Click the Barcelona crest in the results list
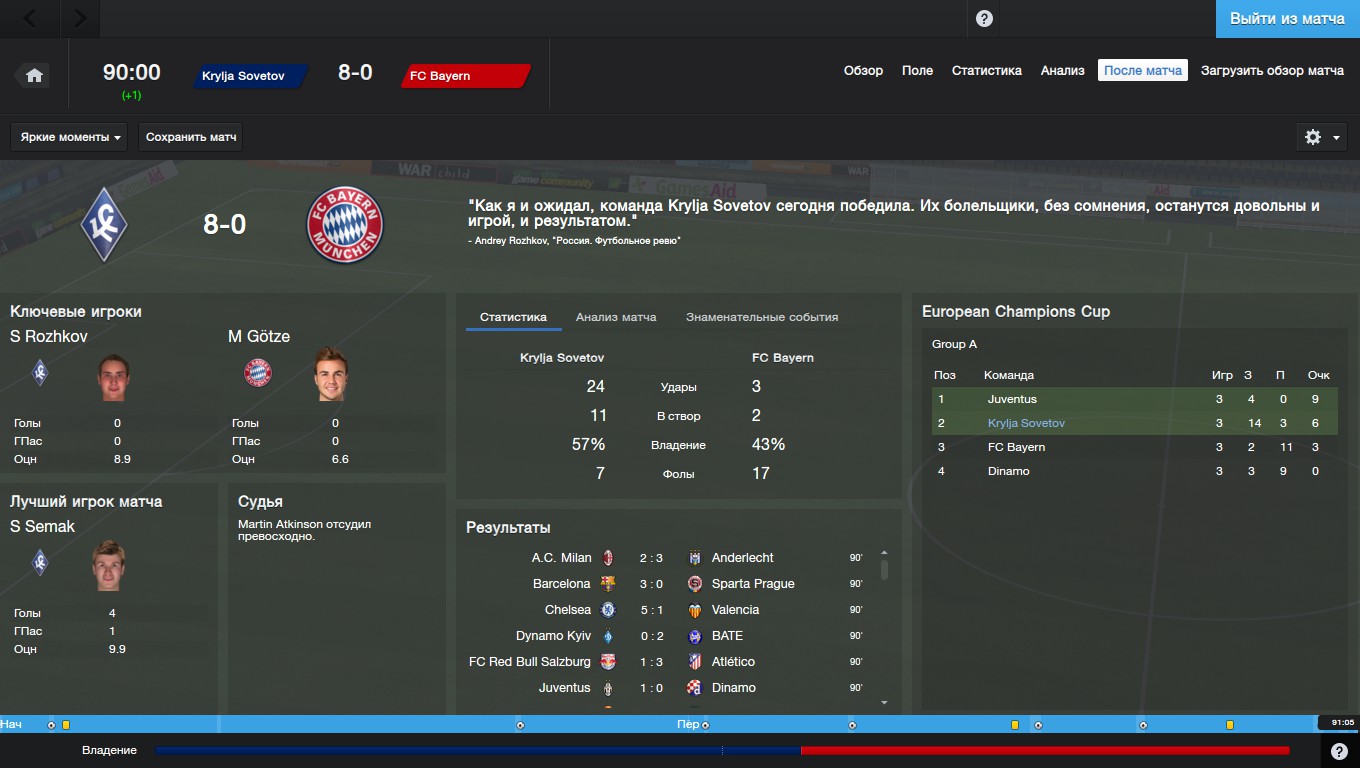1360x768 pixels. click(607, 583)
